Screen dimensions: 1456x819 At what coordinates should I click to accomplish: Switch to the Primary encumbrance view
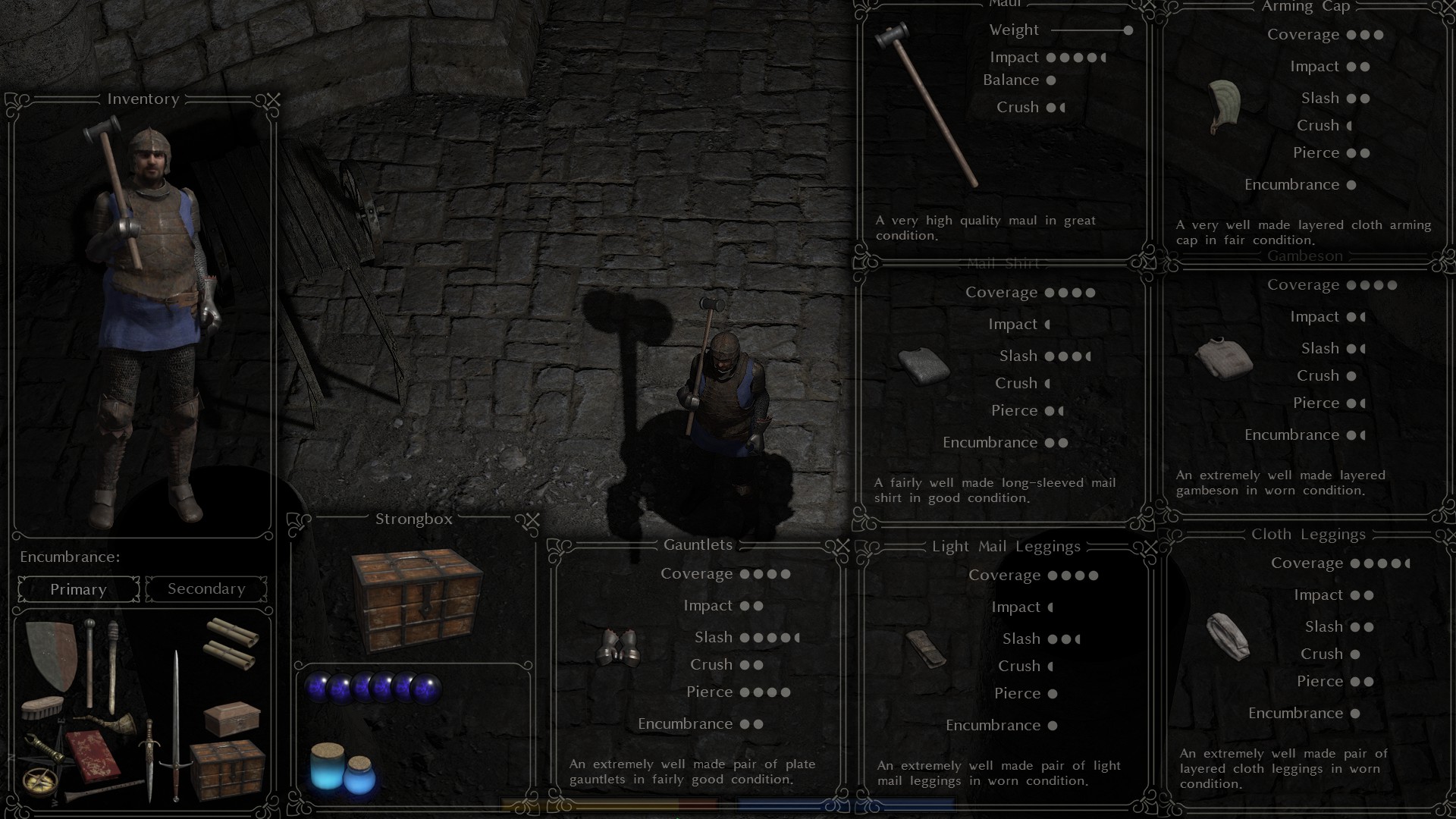[77, 588]
